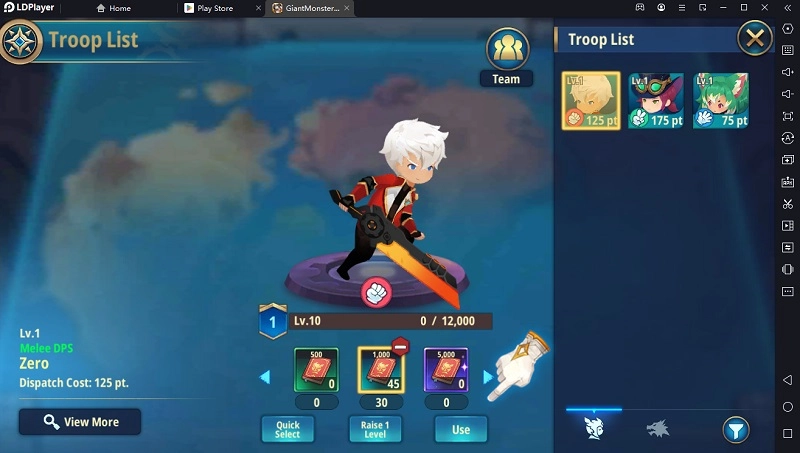Select the red 1,000 EXP book
The image size is (800, 453).
click(x=380, y=370)
